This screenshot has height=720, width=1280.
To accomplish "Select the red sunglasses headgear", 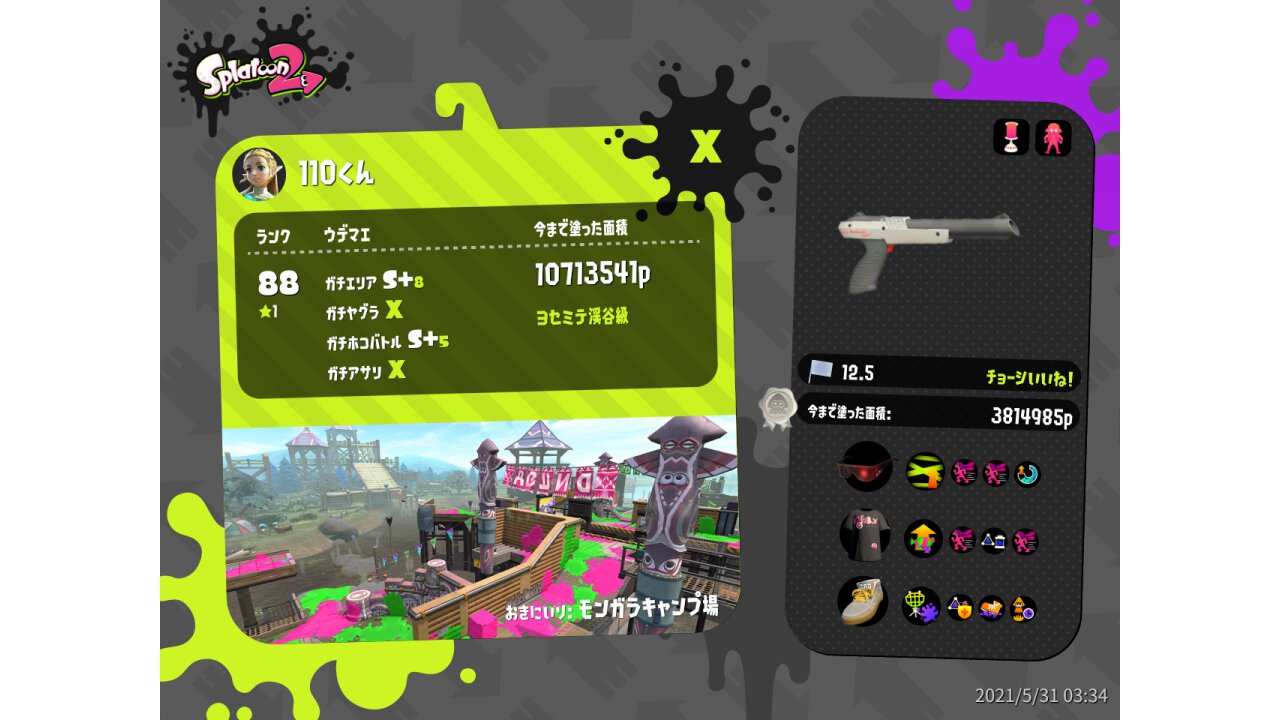I will (865, 467).
